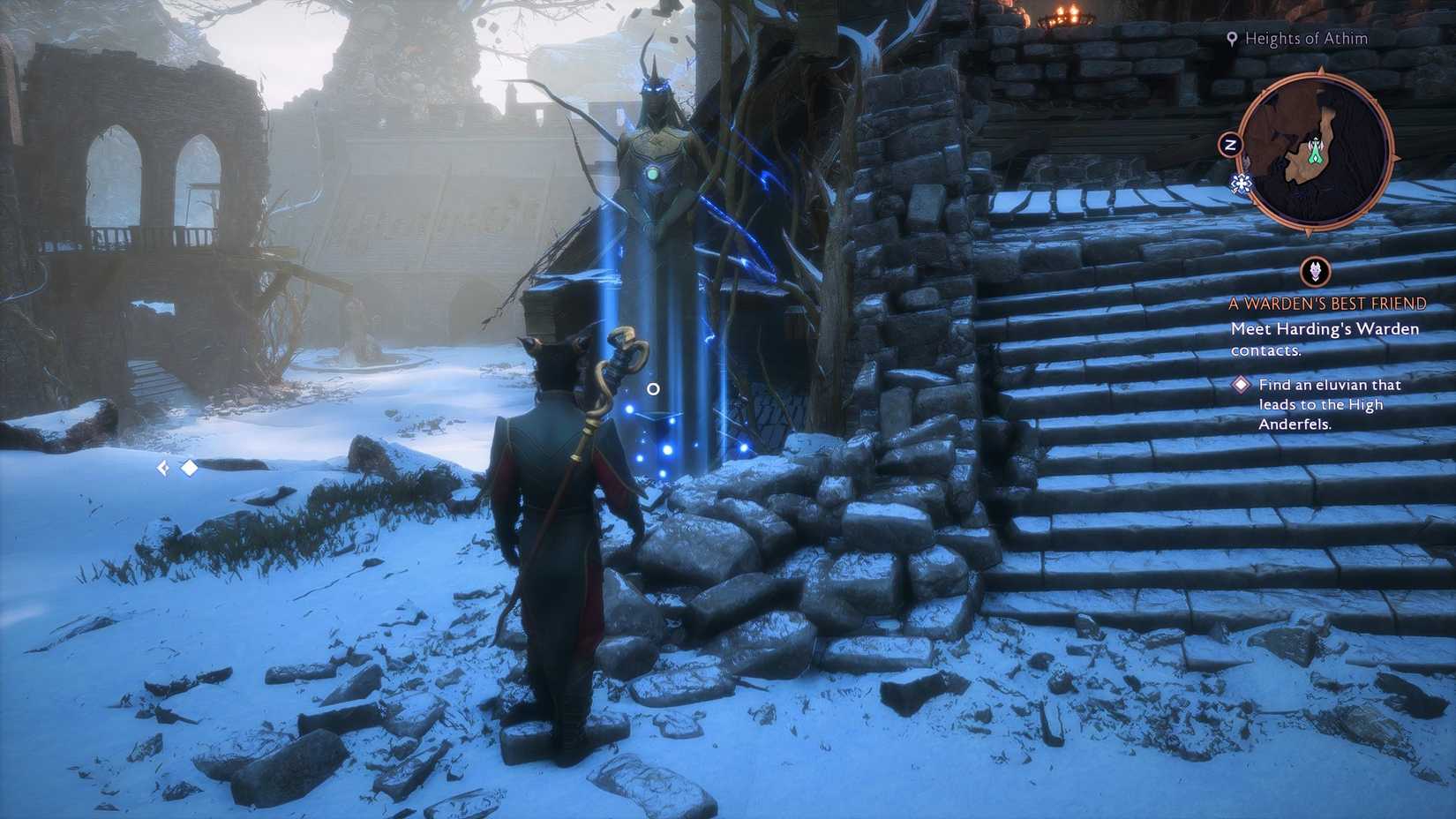The width and height of the screenshot is (1456, 819).
Task: Click the small arrow waypoint icon left of the diamond
Action: tap(164, 467)
